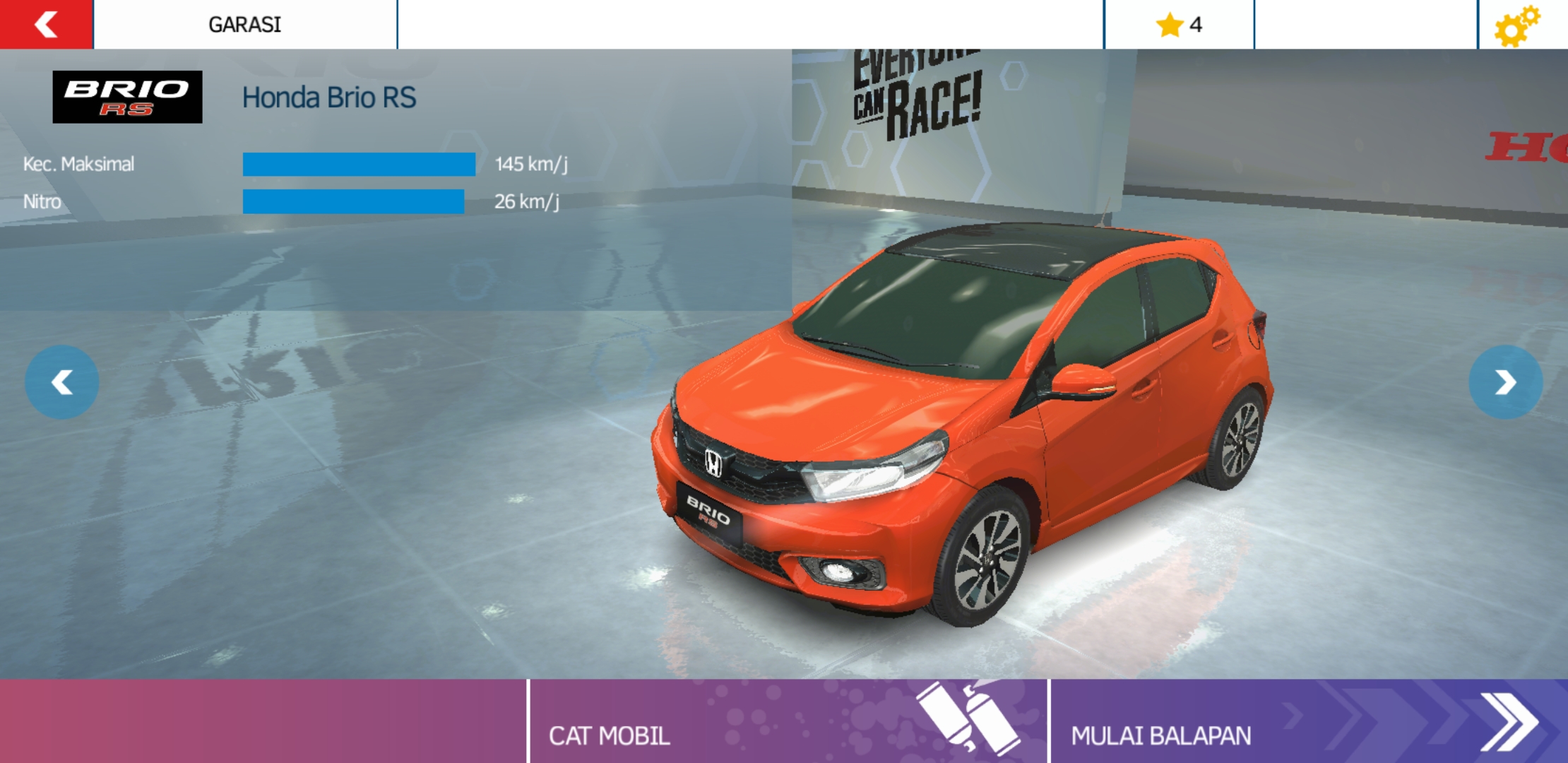Start the race with Mulai Balapan
Screen dimensions: 1568x763
point(1307,722)
